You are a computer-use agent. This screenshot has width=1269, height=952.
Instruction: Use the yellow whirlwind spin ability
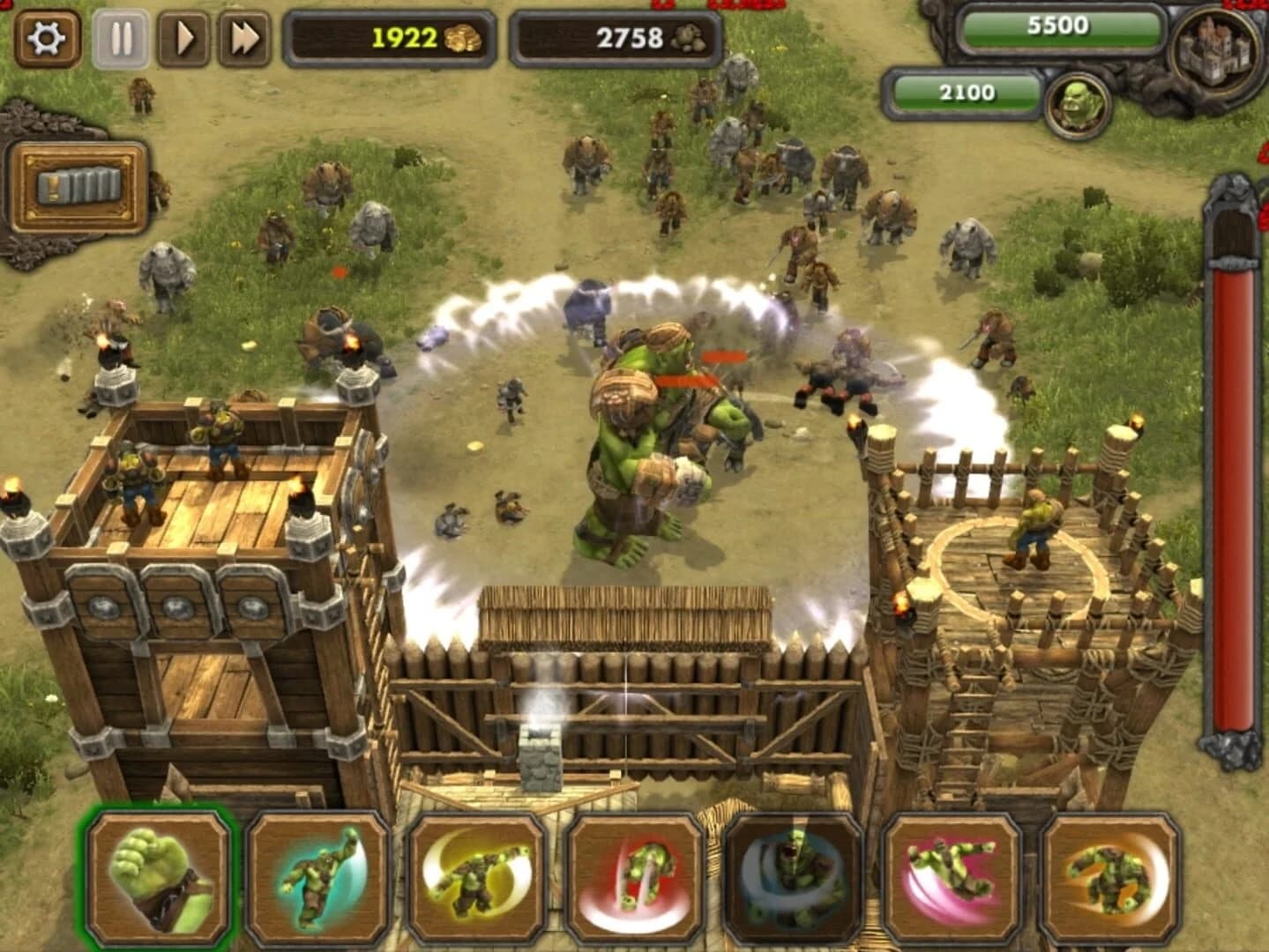pos(476,881)
